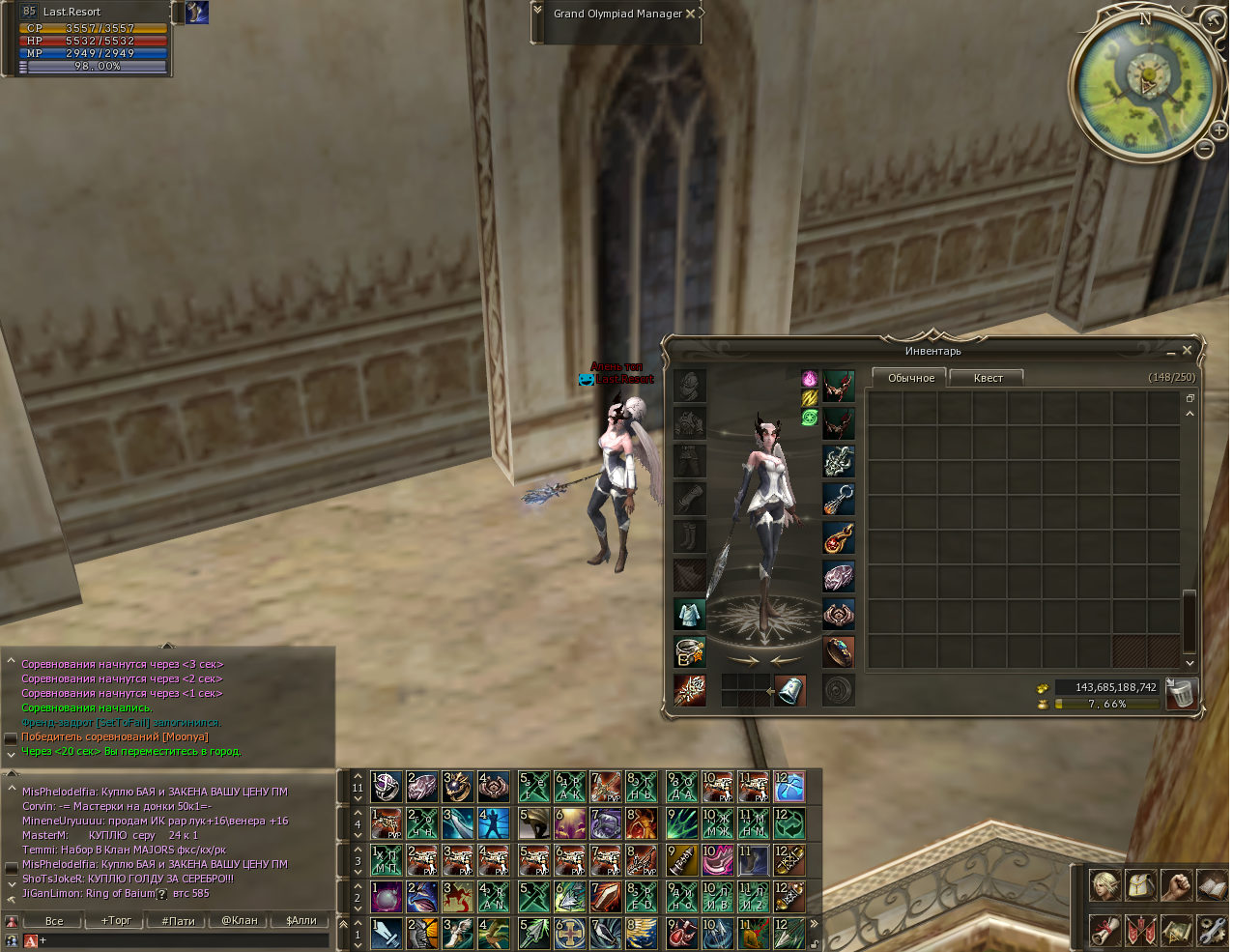This screenshot has width=1233, height=952.
Task: Select the equipped red pendant earring slot
Action: tap(839, 537)
